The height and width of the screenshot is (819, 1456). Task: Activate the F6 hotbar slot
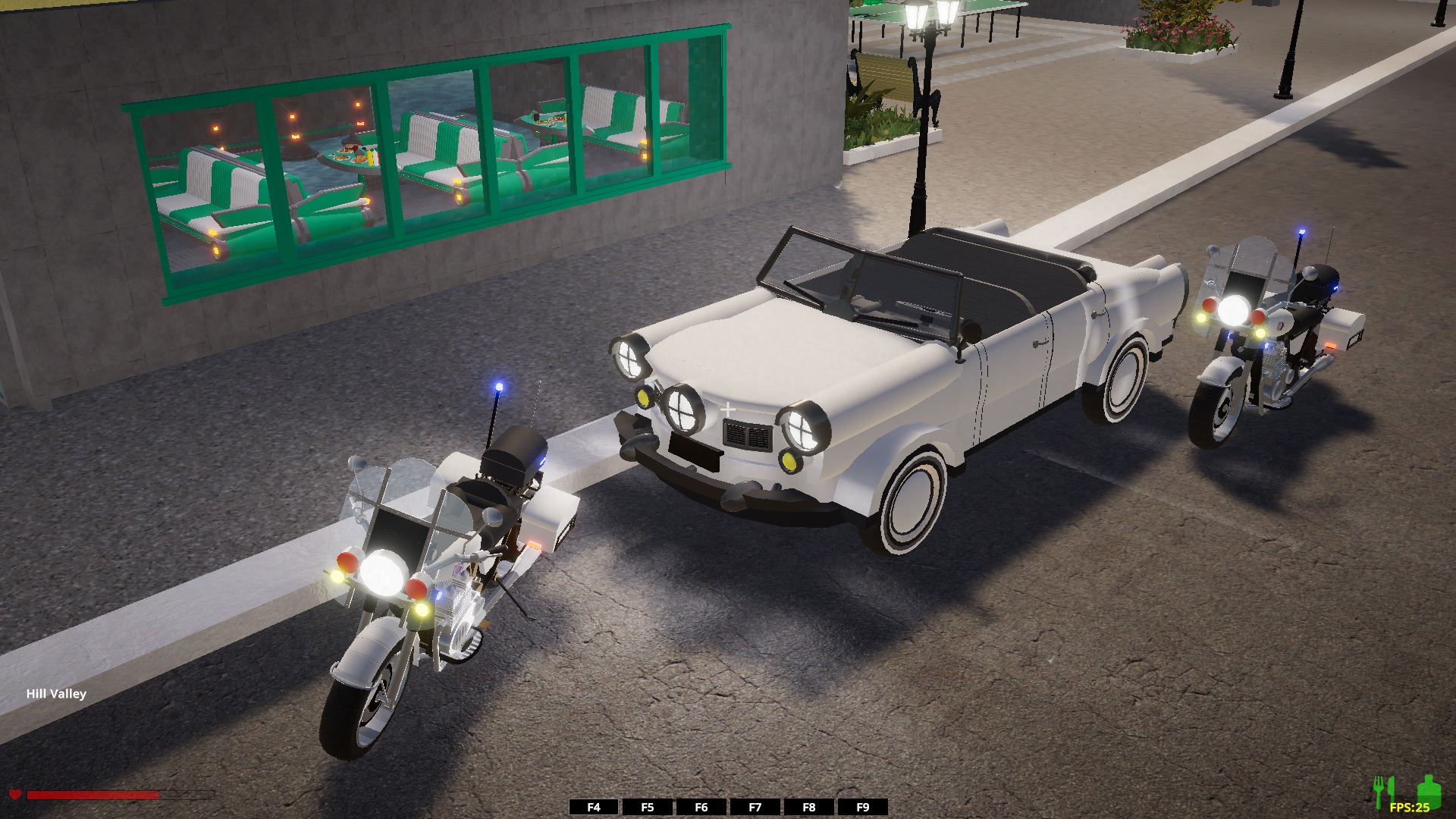(x=701, y=807)
